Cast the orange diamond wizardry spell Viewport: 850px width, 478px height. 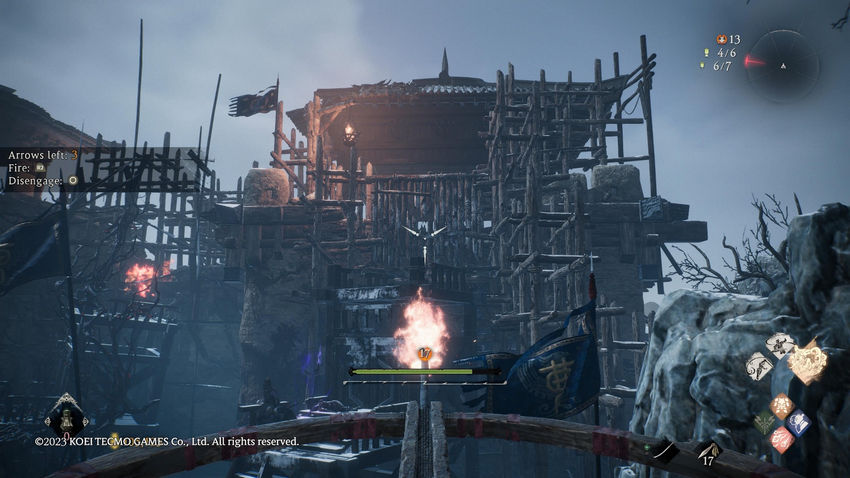tap(781, 406)
